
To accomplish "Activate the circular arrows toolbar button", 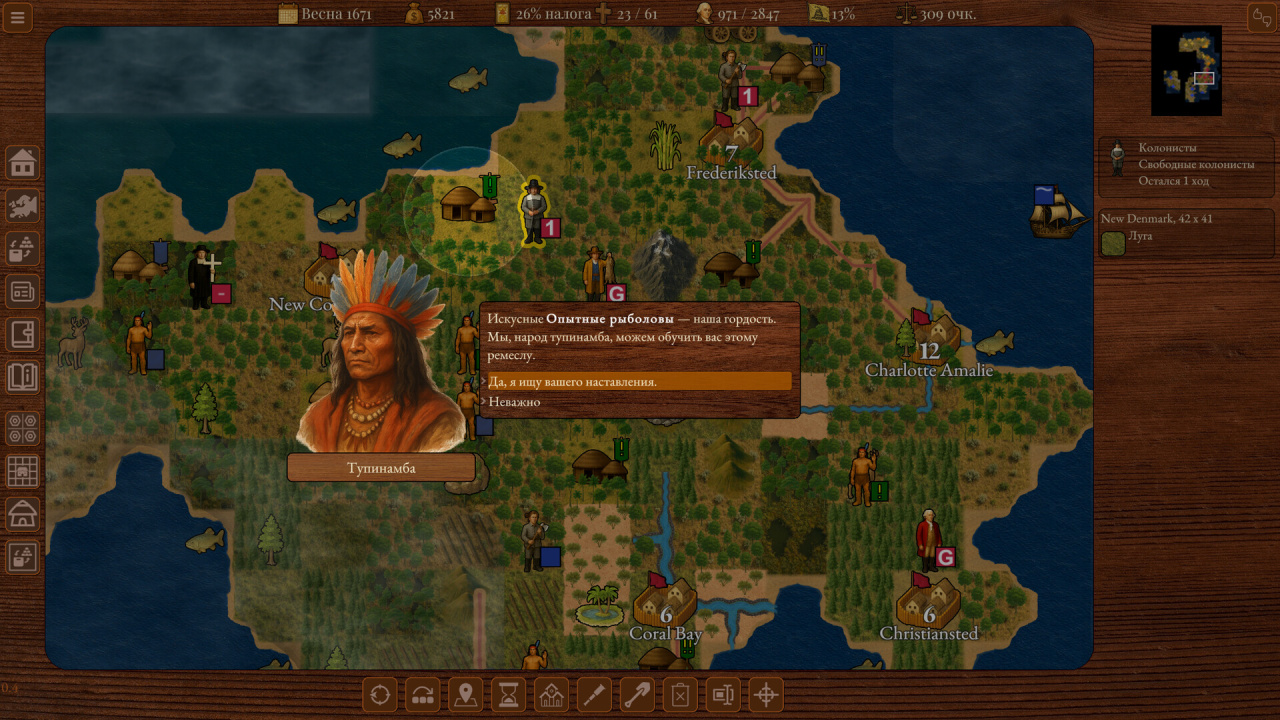I will pos(379,695).
